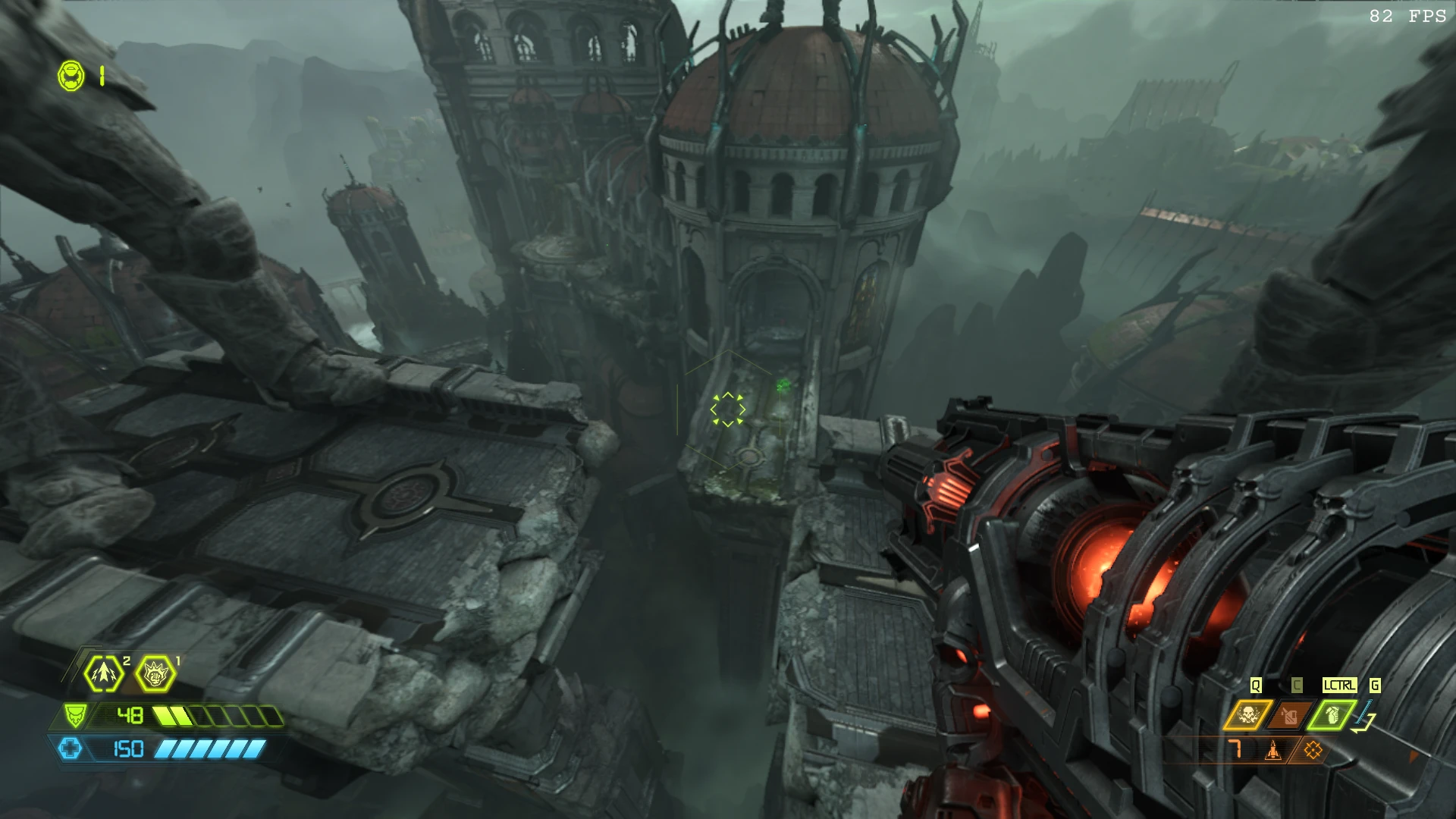This screenshot has height=819, width=1456.
Task: Click the Blood Punch fist icon
Action: 155,673
